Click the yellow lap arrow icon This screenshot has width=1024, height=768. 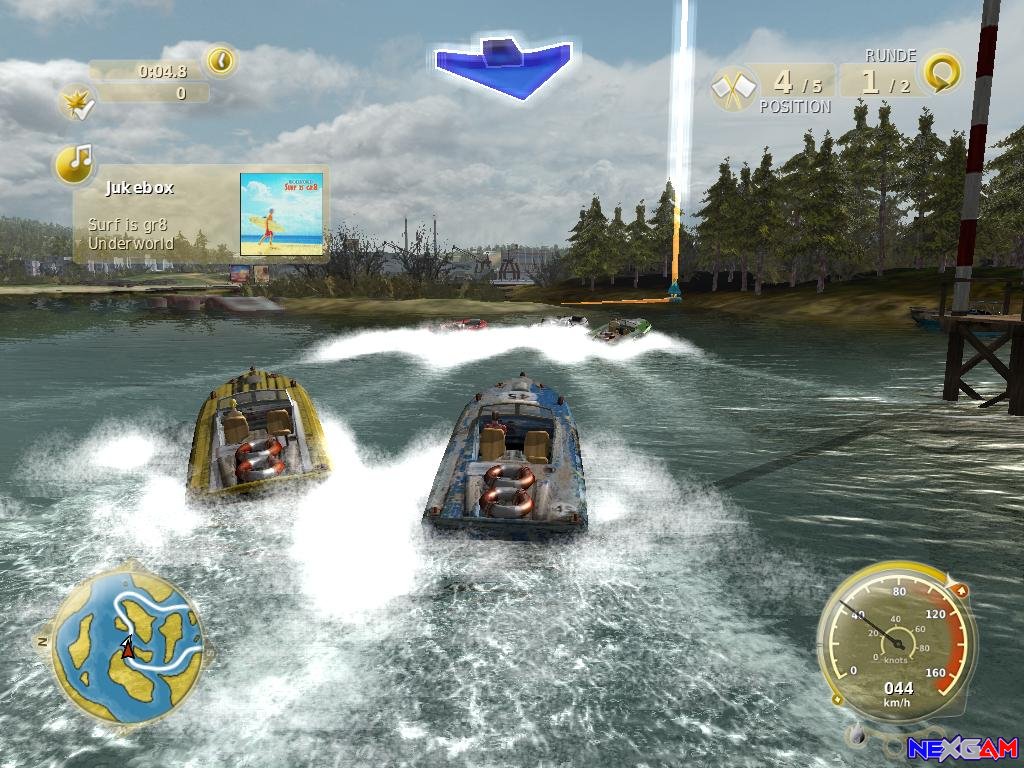(x=941, y=72)
